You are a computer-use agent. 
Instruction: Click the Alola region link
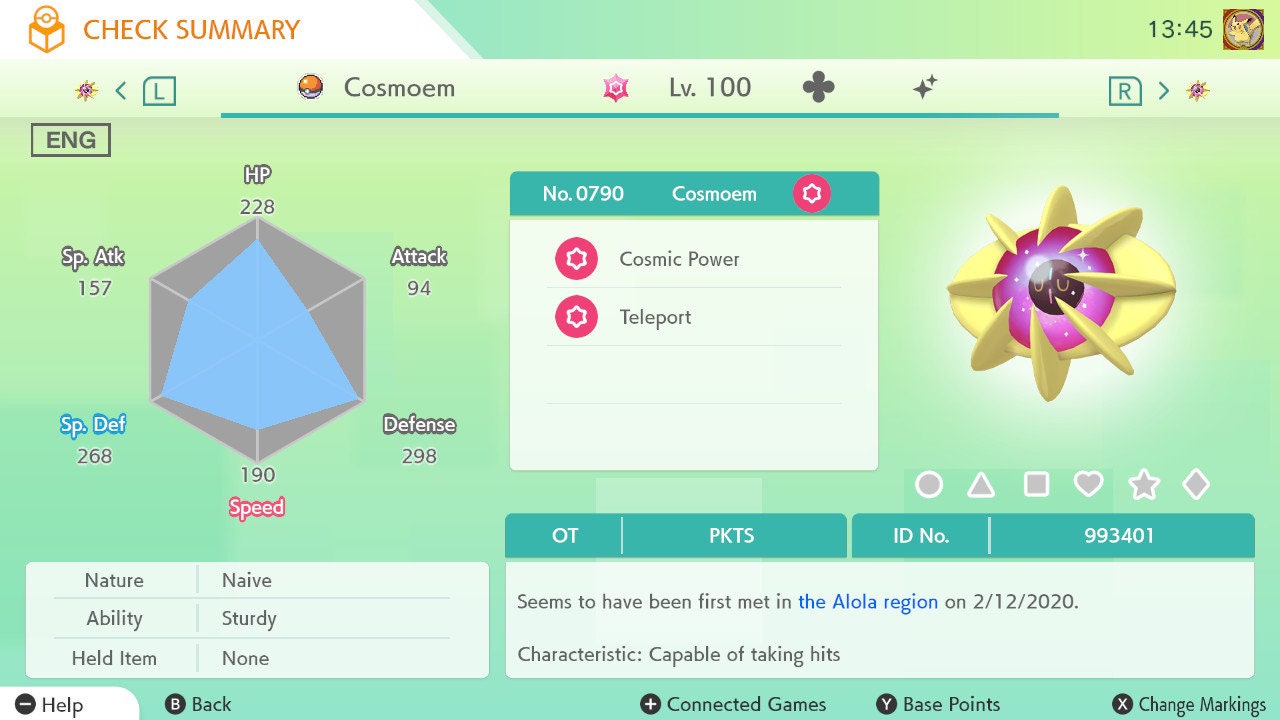click(x=868, y=602)
